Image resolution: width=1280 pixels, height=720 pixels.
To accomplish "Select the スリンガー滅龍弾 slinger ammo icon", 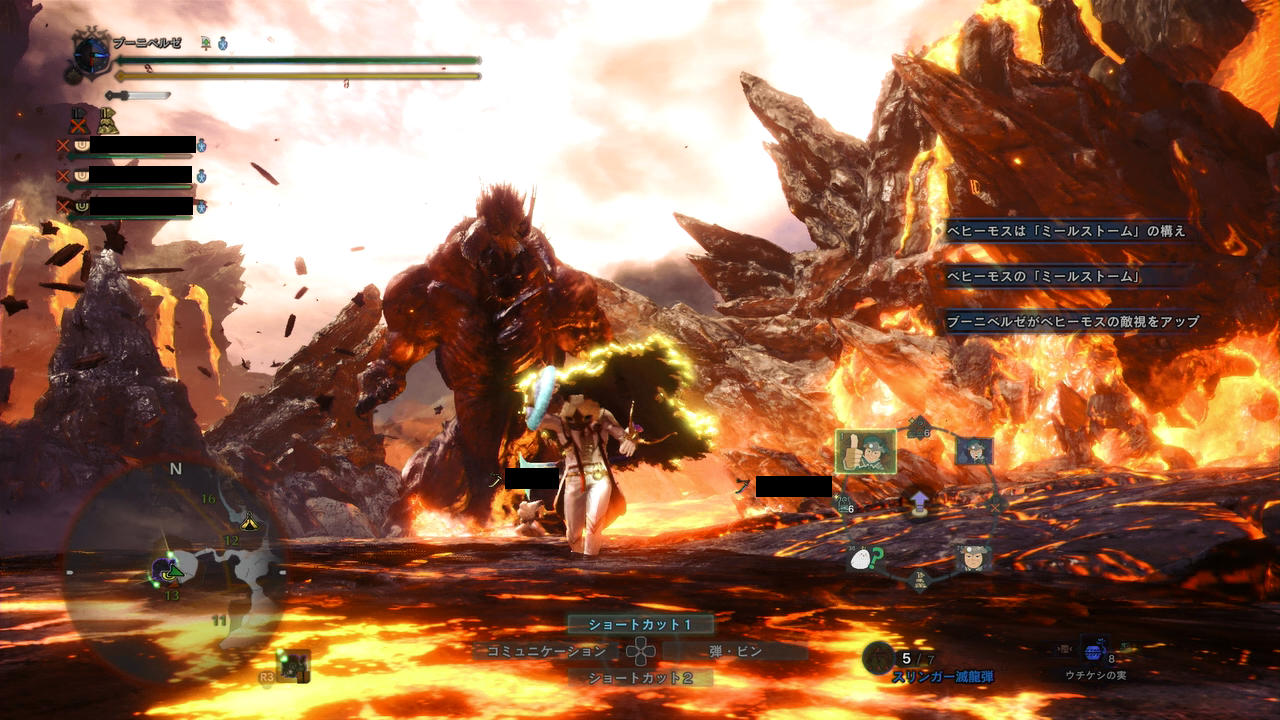I will pyautogui.click(x=878, y=657).
